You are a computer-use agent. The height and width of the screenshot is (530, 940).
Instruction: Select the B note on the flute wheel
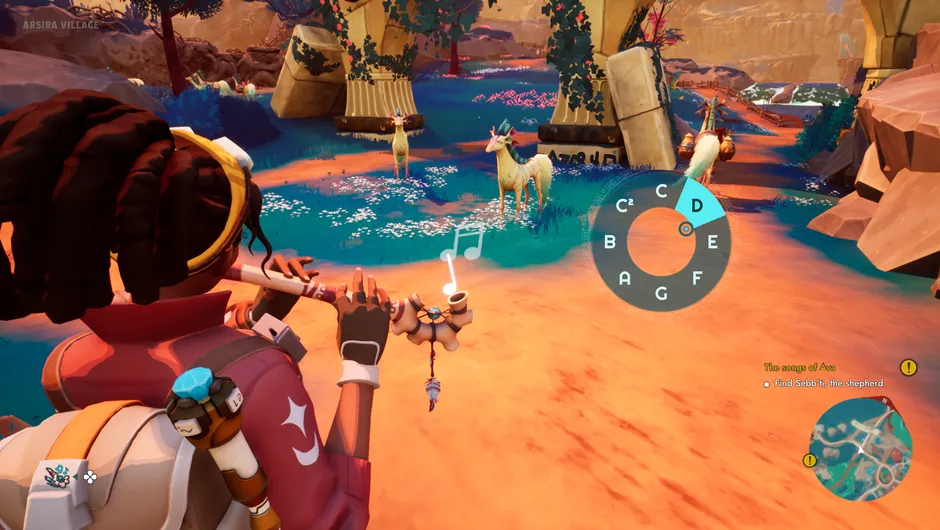click(609, 241)
